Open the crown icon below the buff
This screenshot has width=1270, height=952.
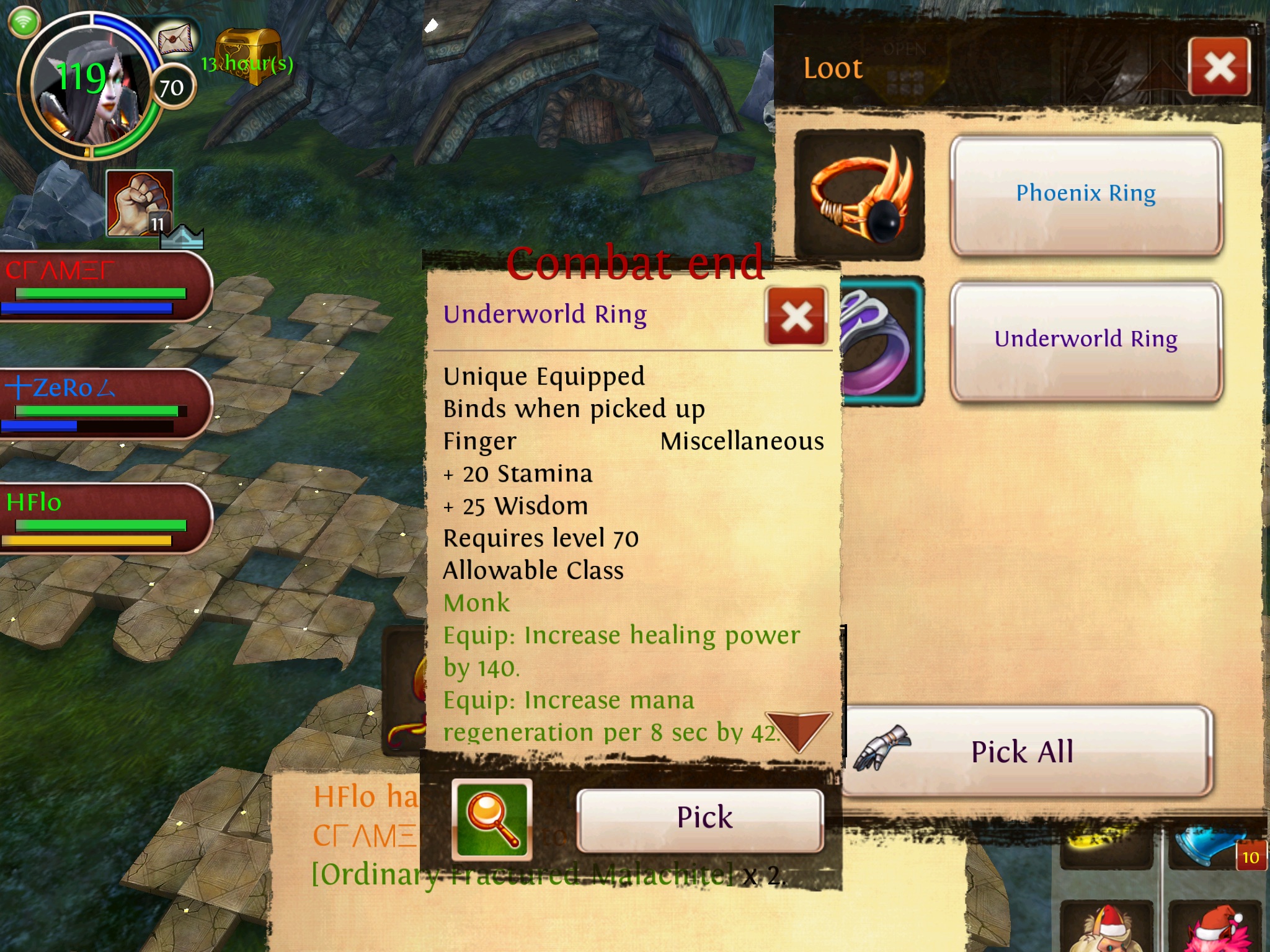182,238
